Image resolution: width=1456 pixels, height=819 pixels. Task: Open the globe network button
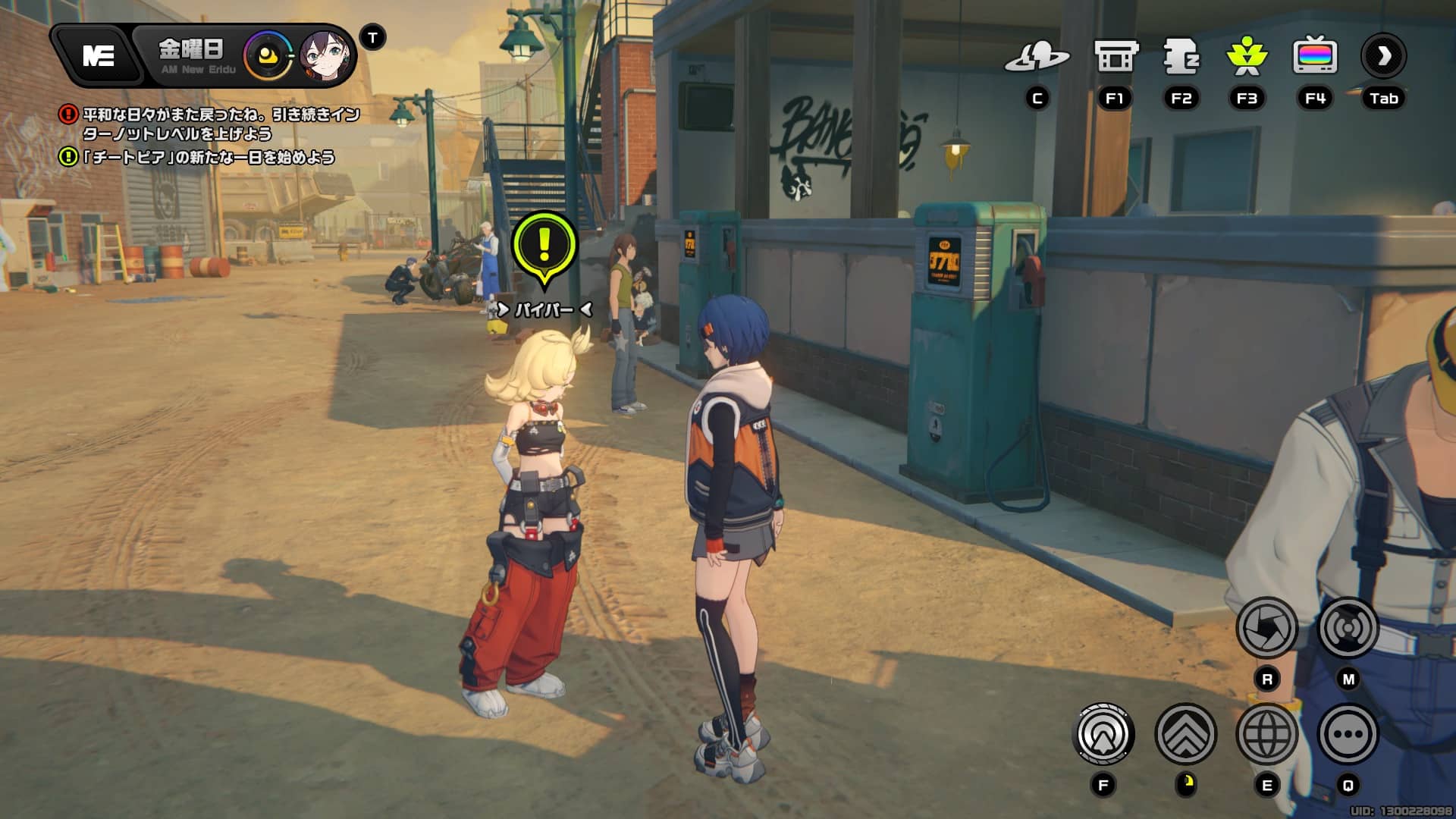[x=1266, y=734]
